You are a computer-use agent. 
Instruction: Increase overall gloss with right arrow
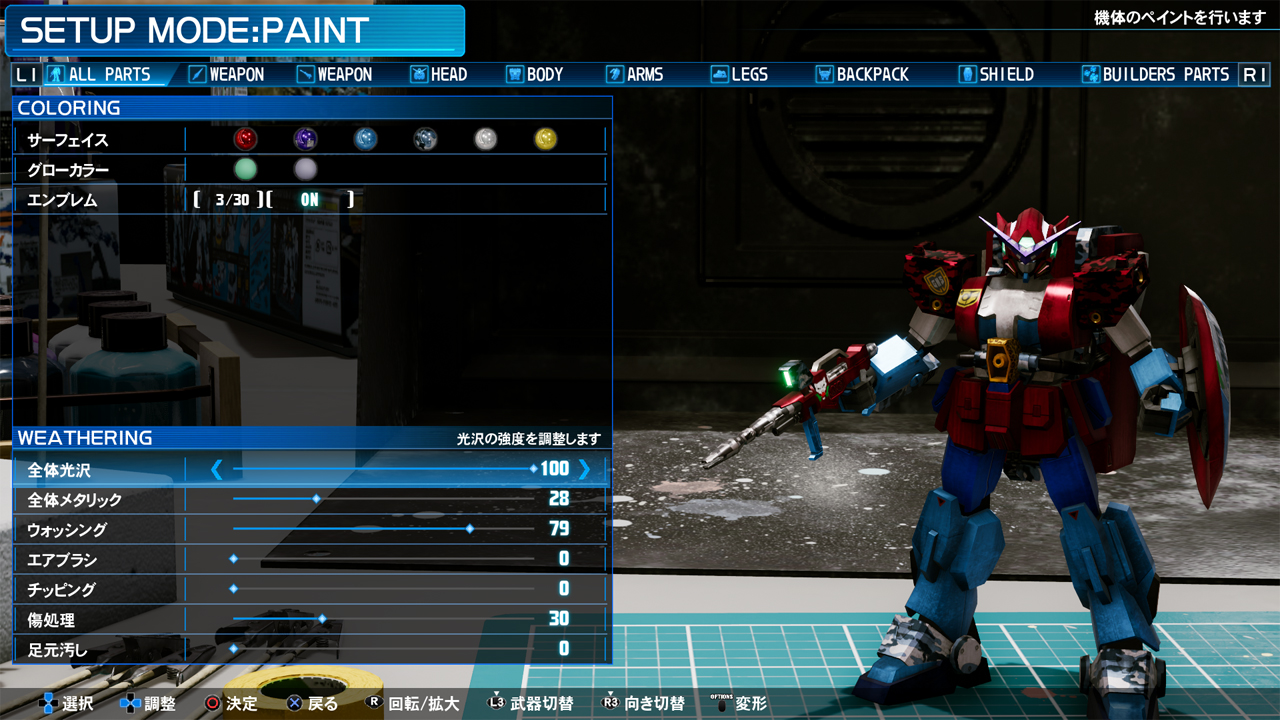(x=585, y=469)
